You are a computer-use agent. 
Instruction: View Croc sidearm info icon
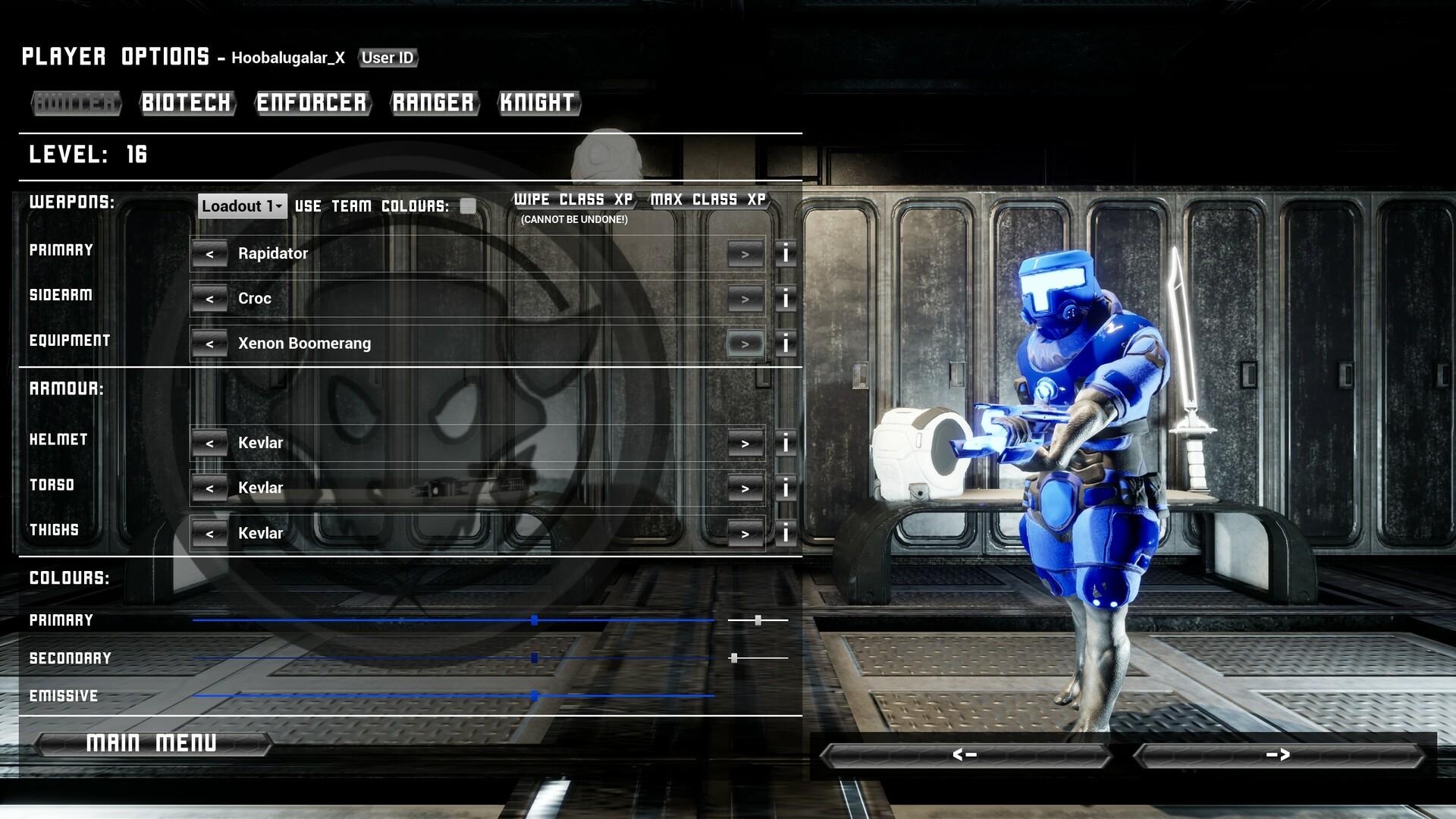click(785, 298)
